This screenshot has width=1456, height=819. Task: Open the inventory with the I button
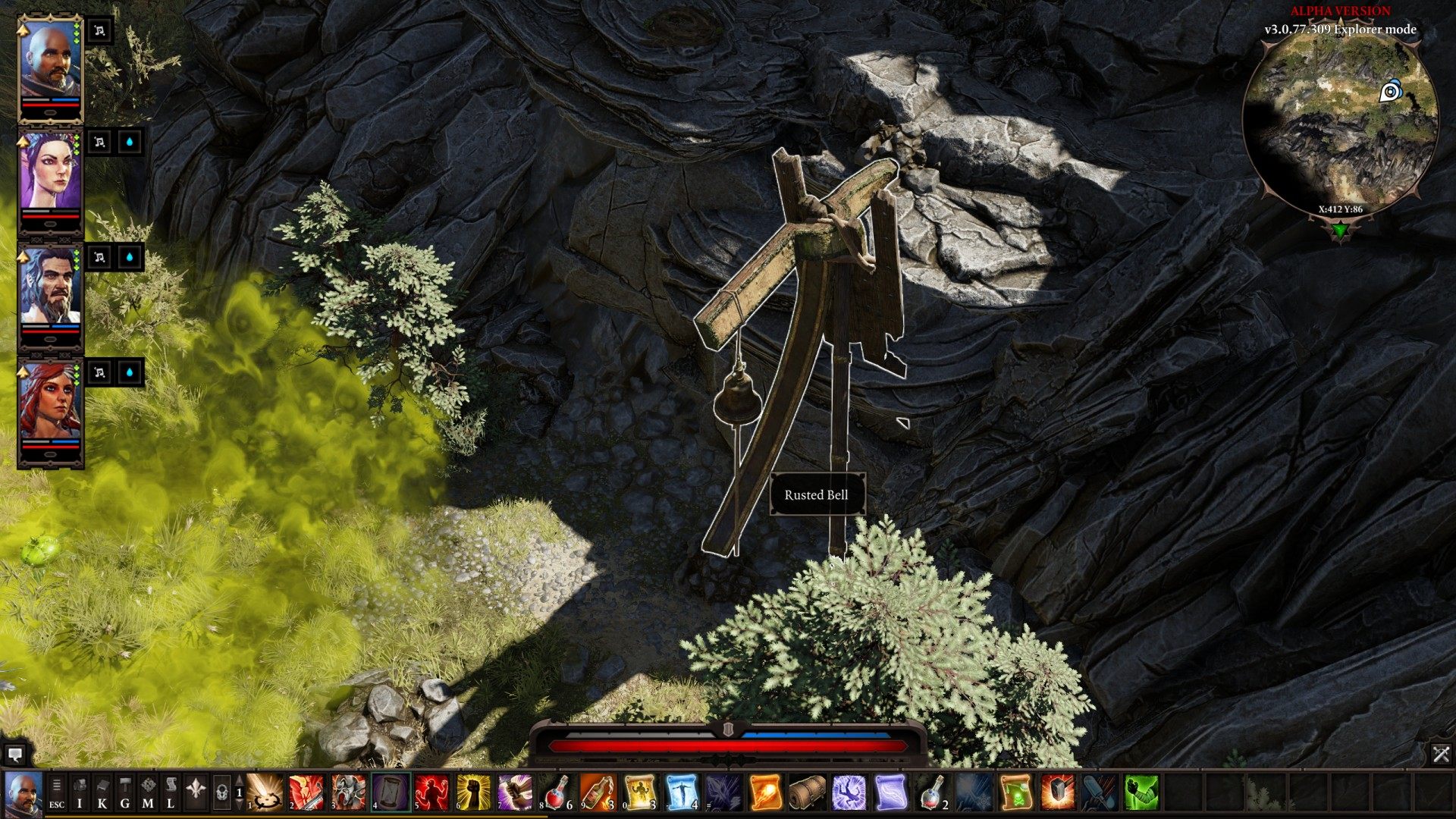click(80, 792)
